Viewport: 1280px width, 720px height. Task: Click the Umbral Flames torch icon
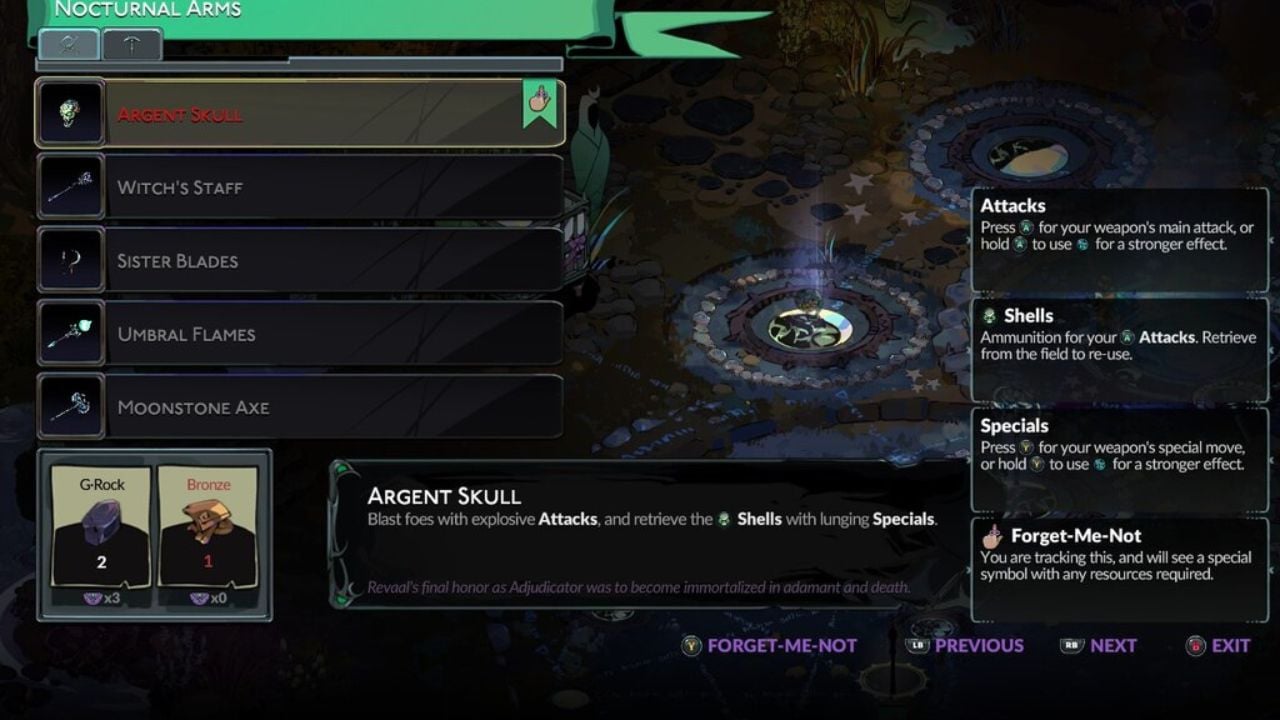(x=70, y=334)
